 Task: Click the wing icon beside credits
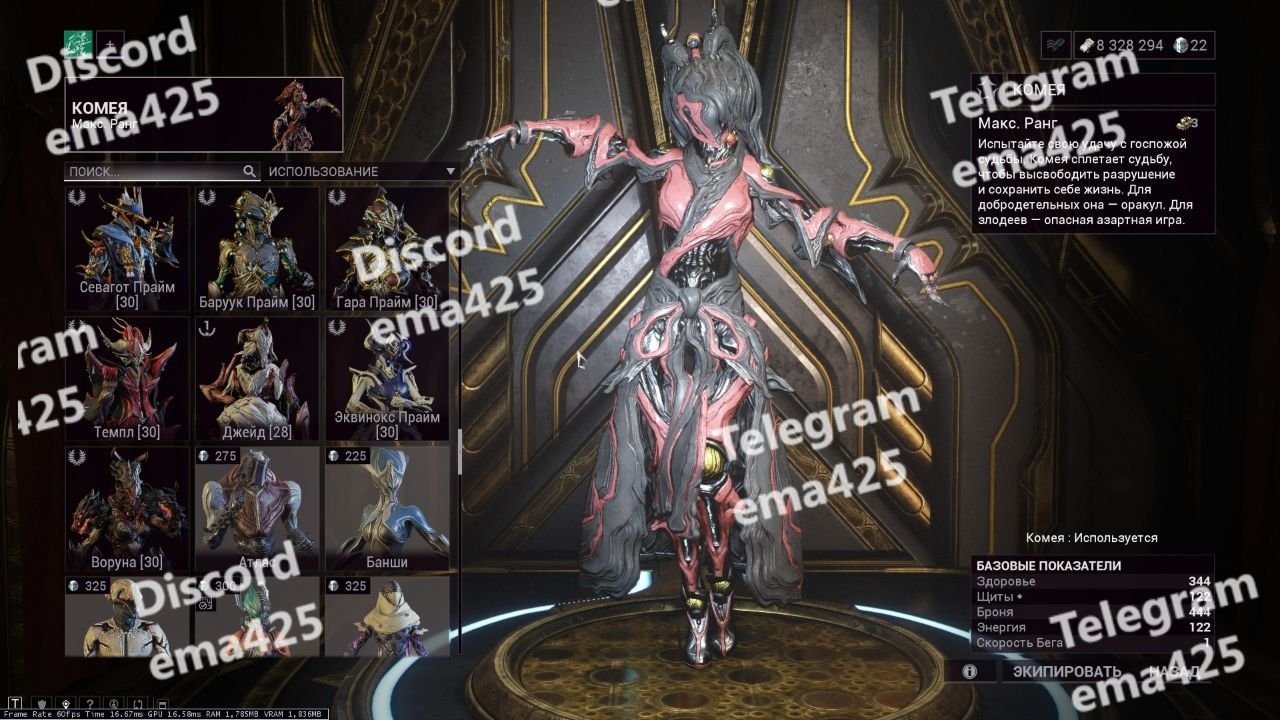click(1055, 45)
